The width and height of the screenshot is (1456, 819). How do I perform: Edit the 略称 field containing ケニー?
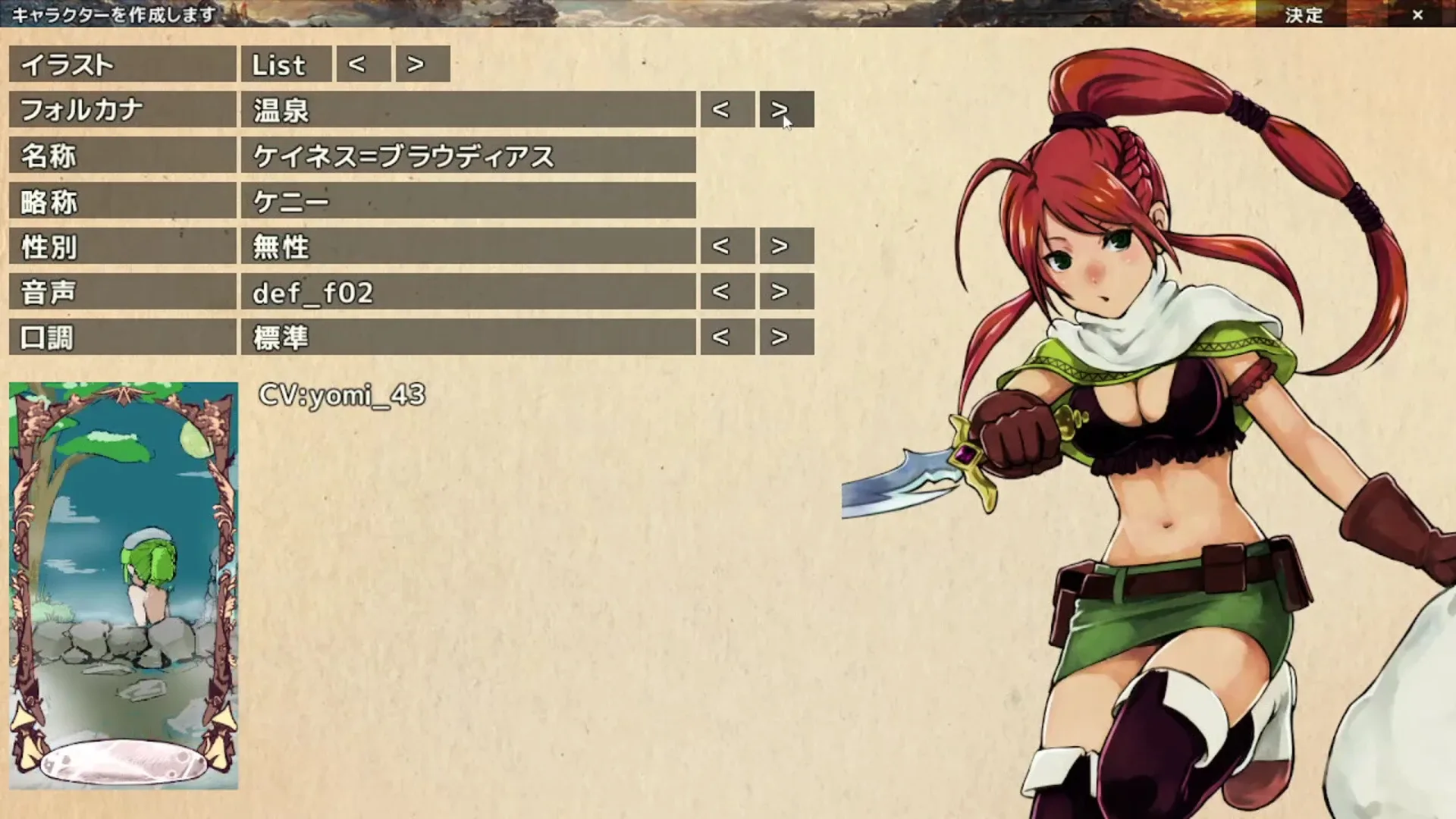coord(470,201)
